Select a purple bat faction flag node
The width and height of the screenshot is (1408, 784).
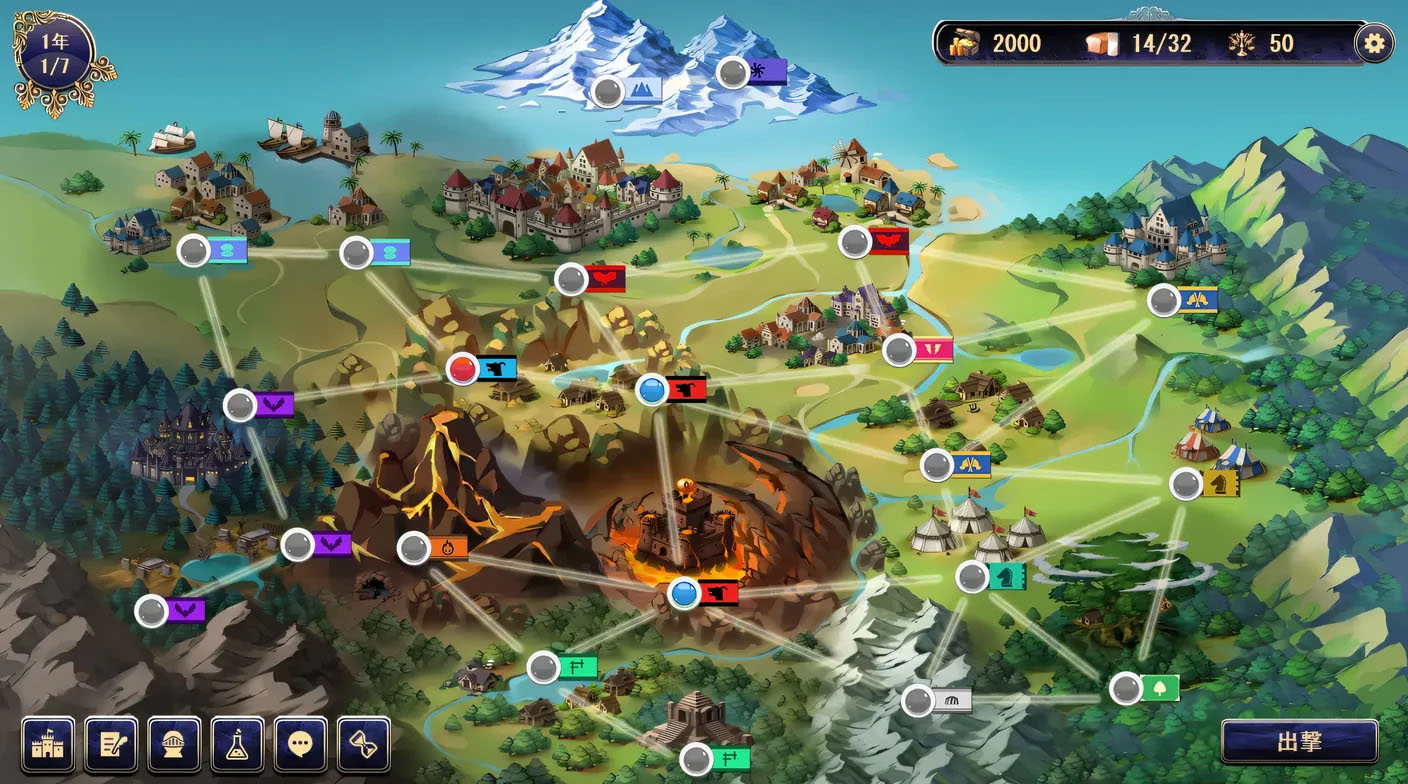pyautogui.click(x=240, y=407)
